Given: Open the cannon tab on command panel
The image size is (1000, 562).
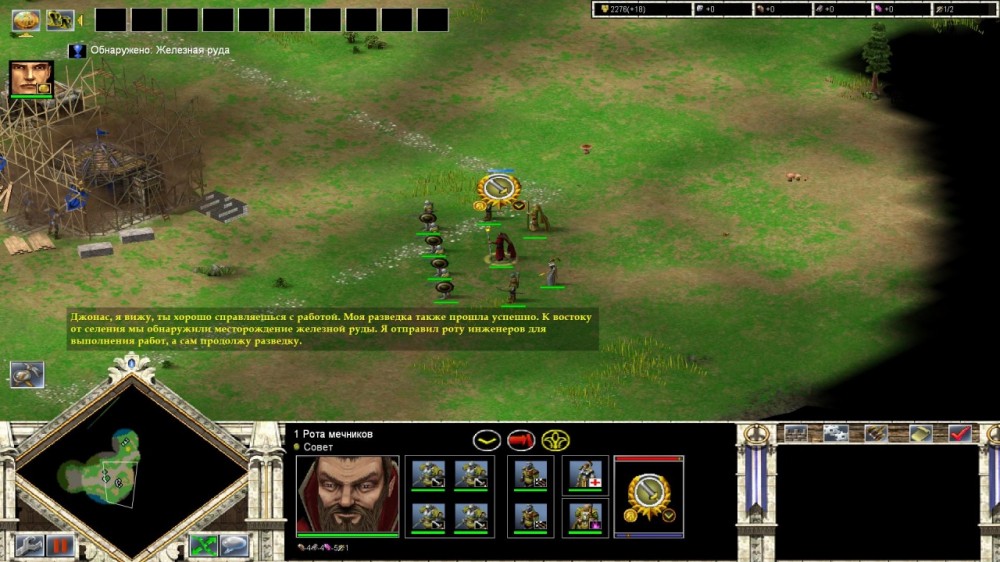Looking at the screenshot, I should coord(877,433).
